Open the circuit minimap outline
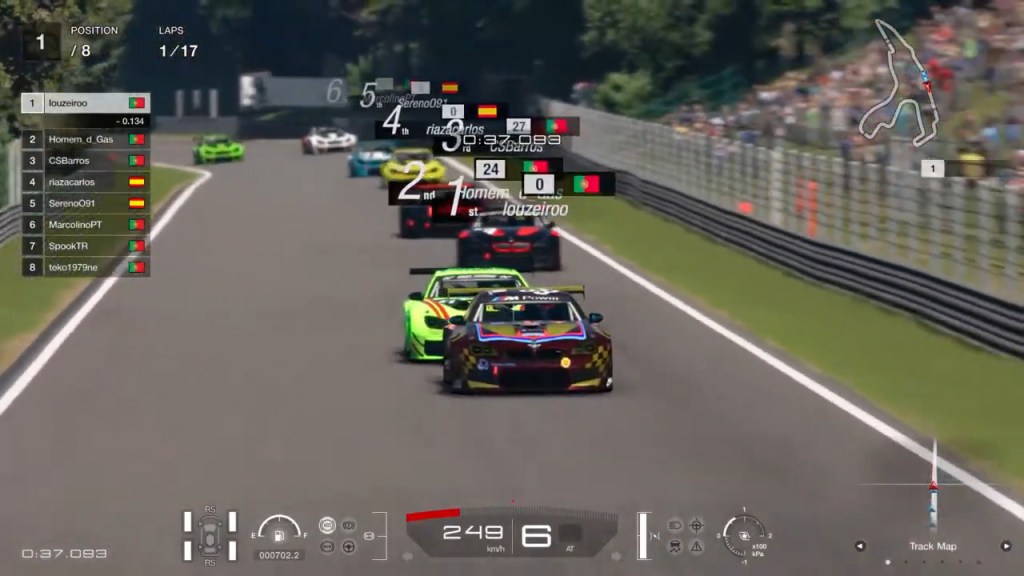 (899, 84)
